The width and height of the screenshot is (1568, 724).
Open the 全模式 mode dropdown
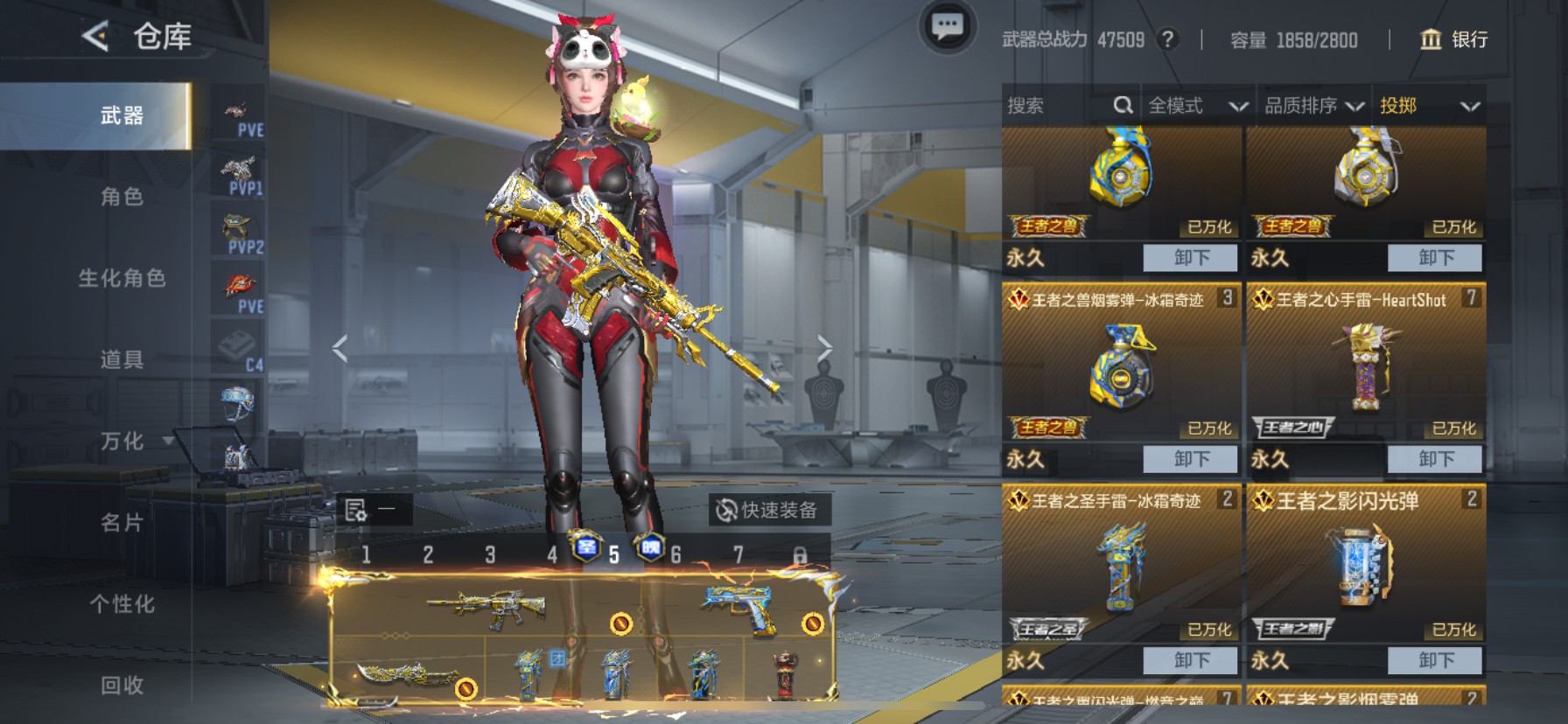pos(1197,106)
